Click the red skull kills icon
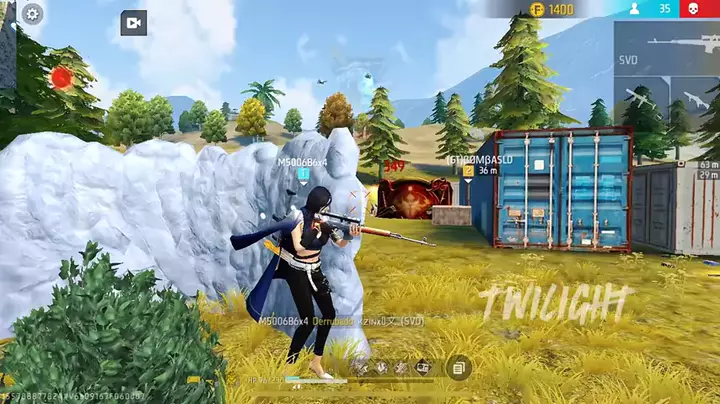 (x=690, y=9)
